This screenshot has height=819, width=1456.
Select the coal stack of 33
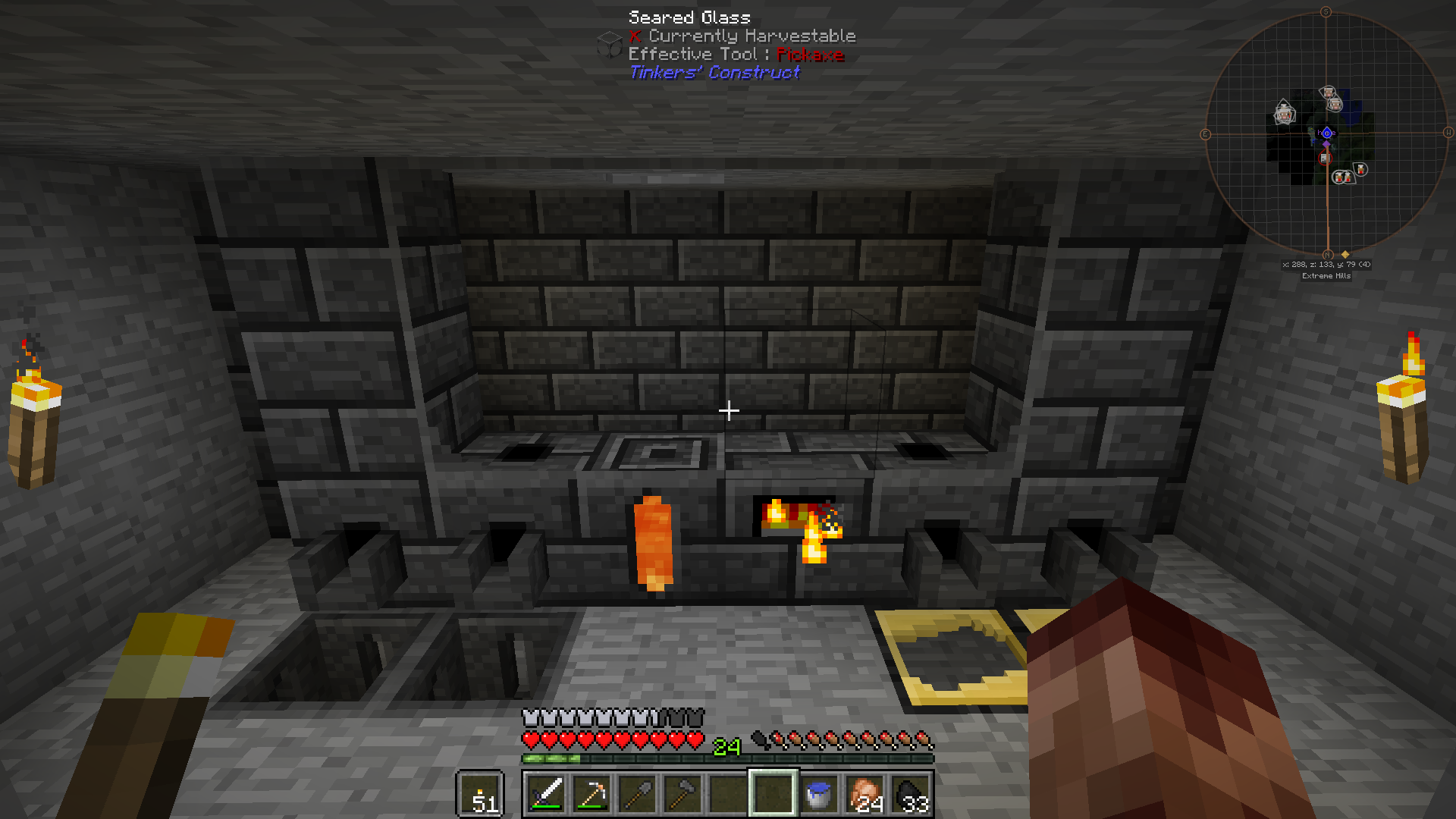click(910, 794)
